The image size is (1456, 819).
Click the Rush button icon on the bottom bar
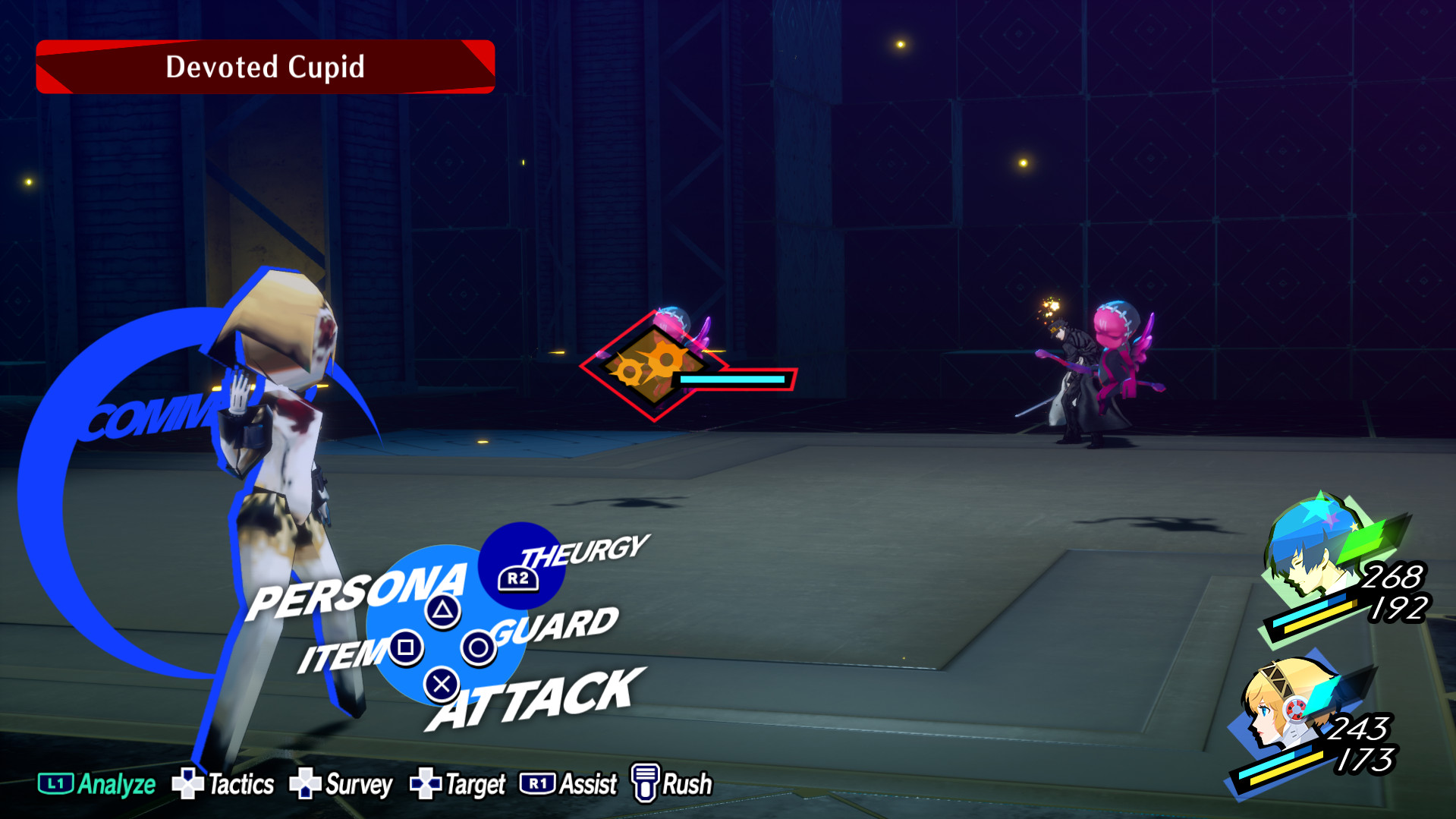[x=646, y=784]
